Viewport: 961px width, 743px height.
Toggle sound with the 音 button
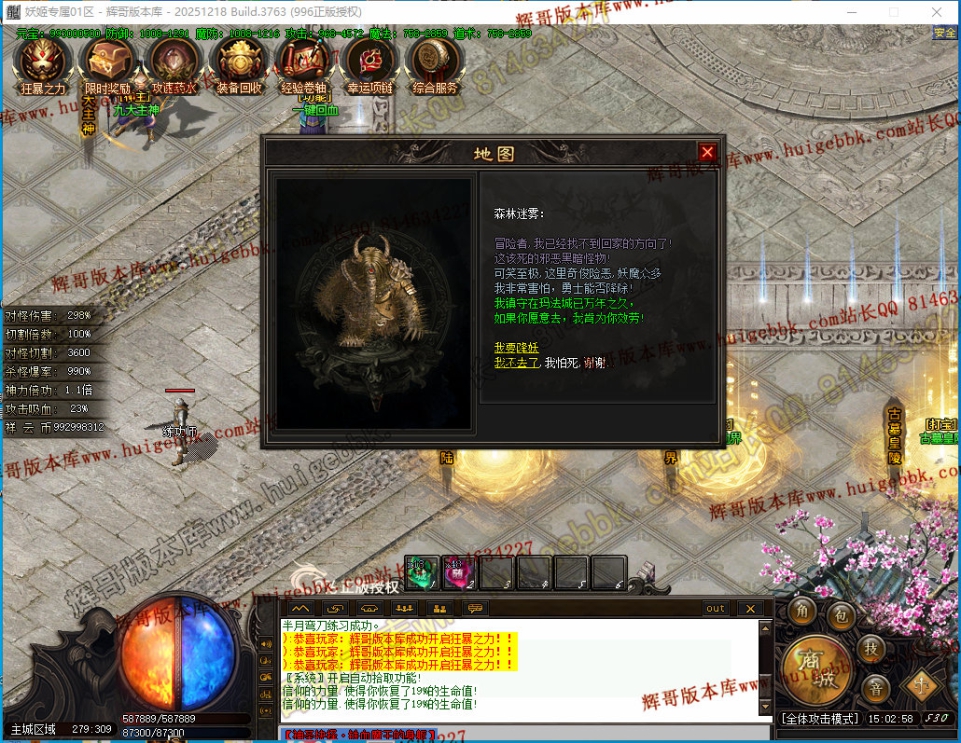pos(873,688)
